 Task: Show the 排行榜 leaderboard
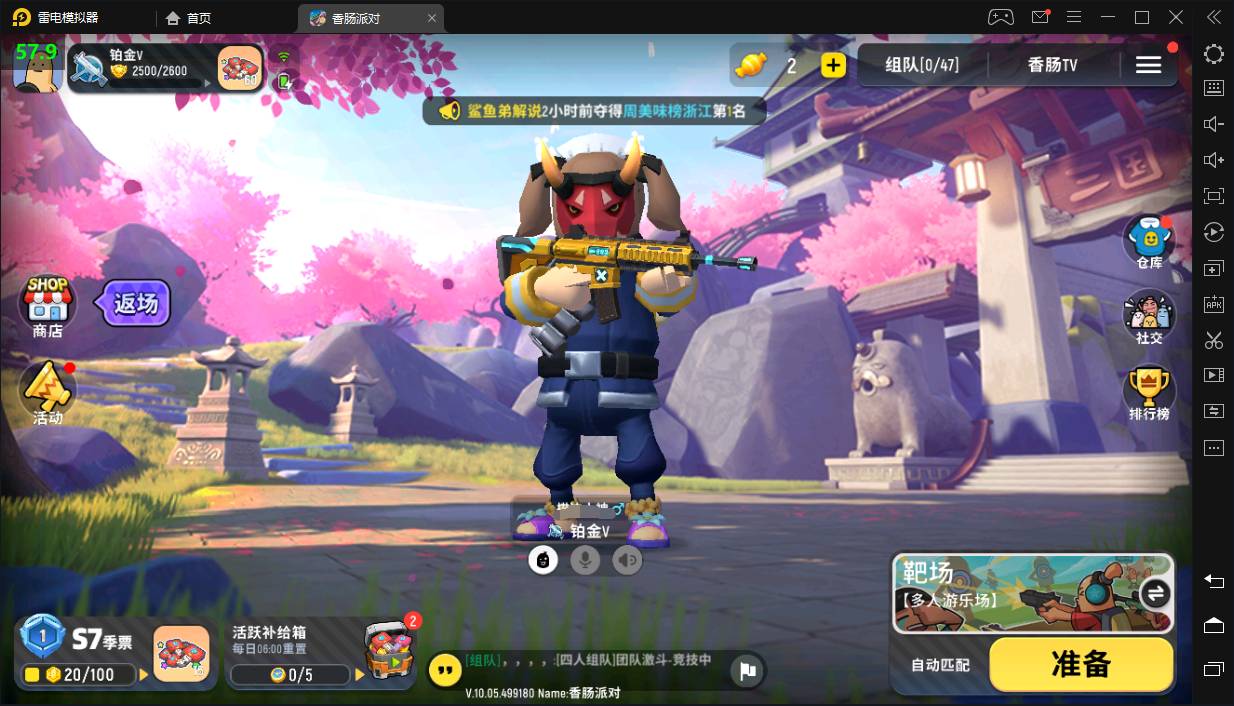1149,393
